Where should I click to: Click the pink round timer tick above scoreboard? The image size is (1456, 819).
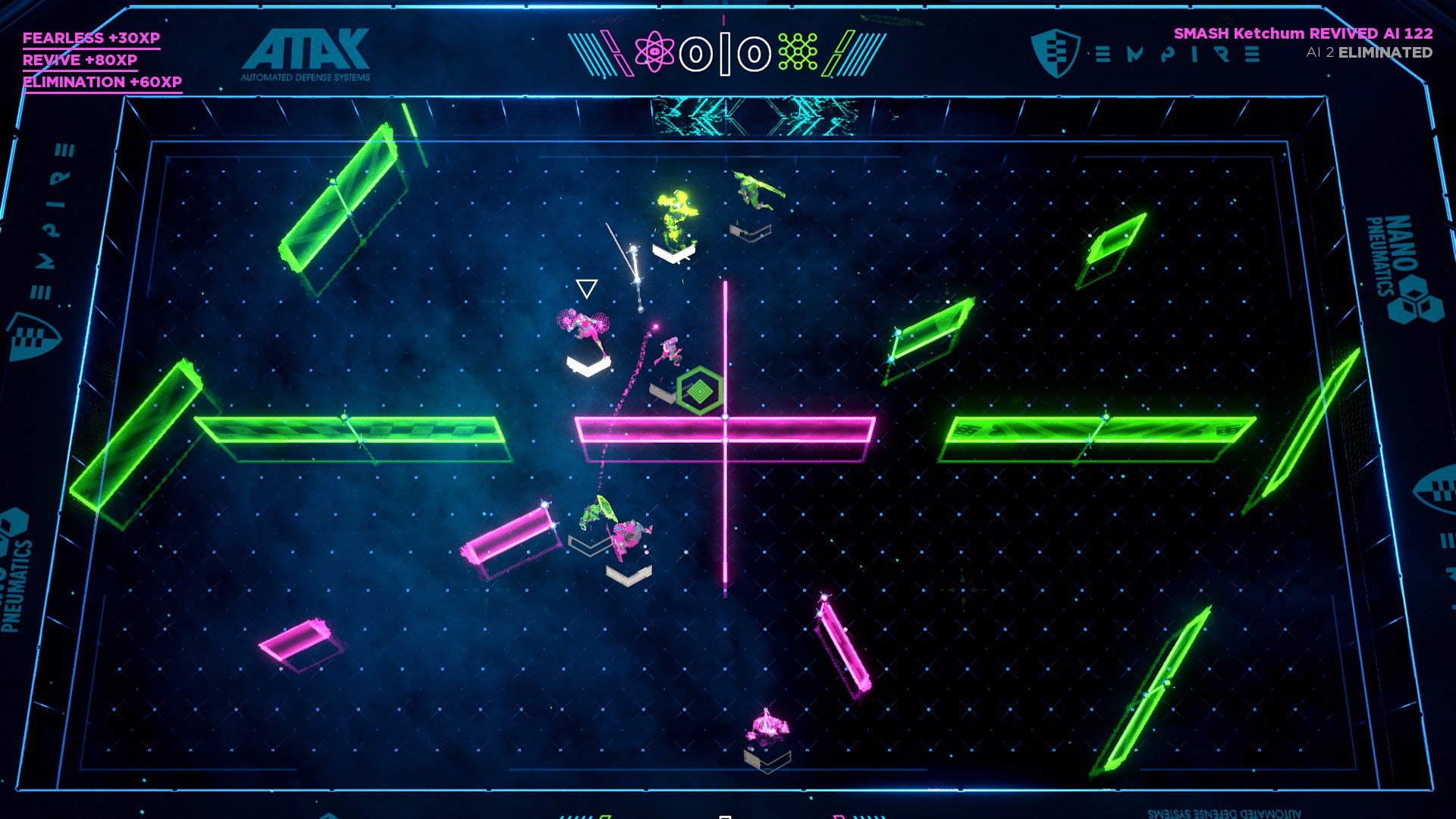click(x=723, y=19)
